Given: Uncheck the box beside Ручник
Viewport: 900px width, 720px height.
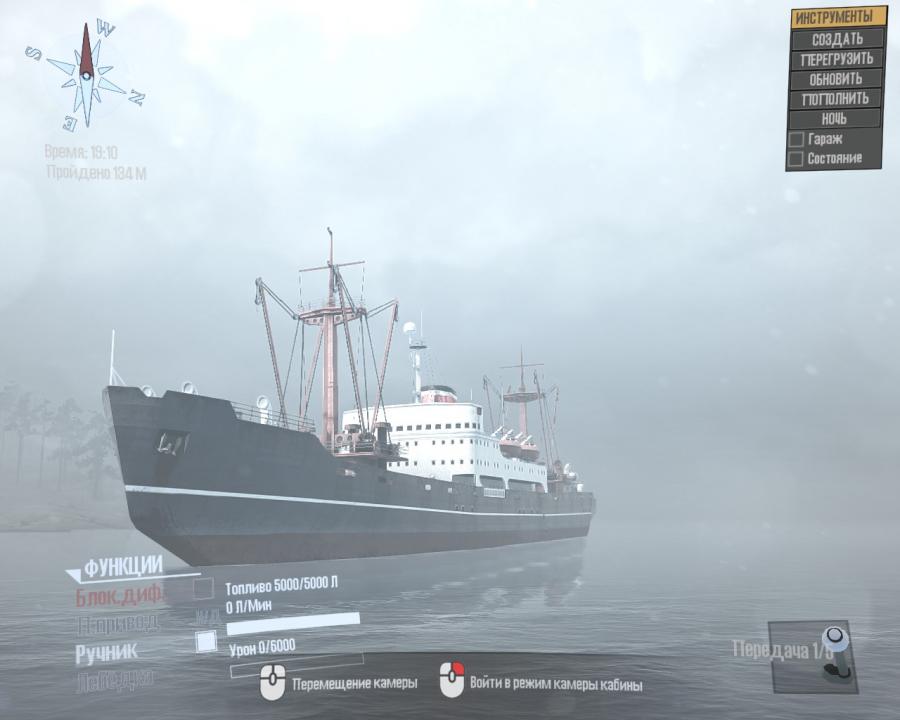Looking at the screenshot, I should click(x=206, y=642).
